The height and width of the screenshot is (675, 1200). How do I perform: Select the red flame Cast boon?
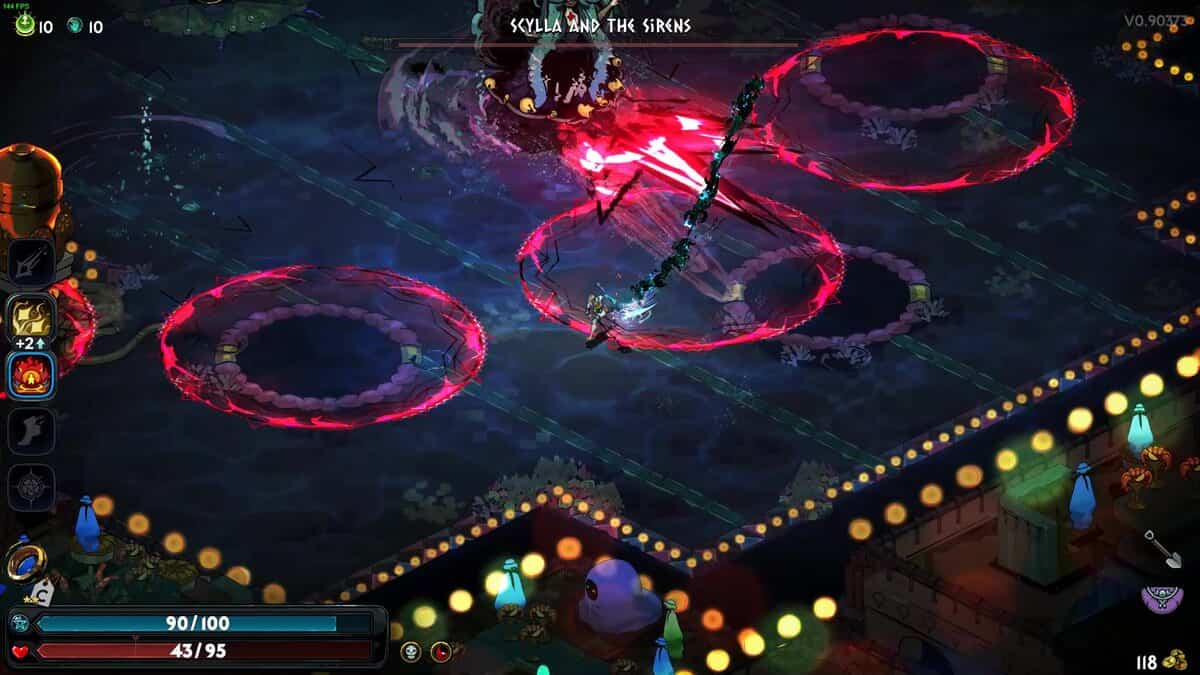coord(31,375)
